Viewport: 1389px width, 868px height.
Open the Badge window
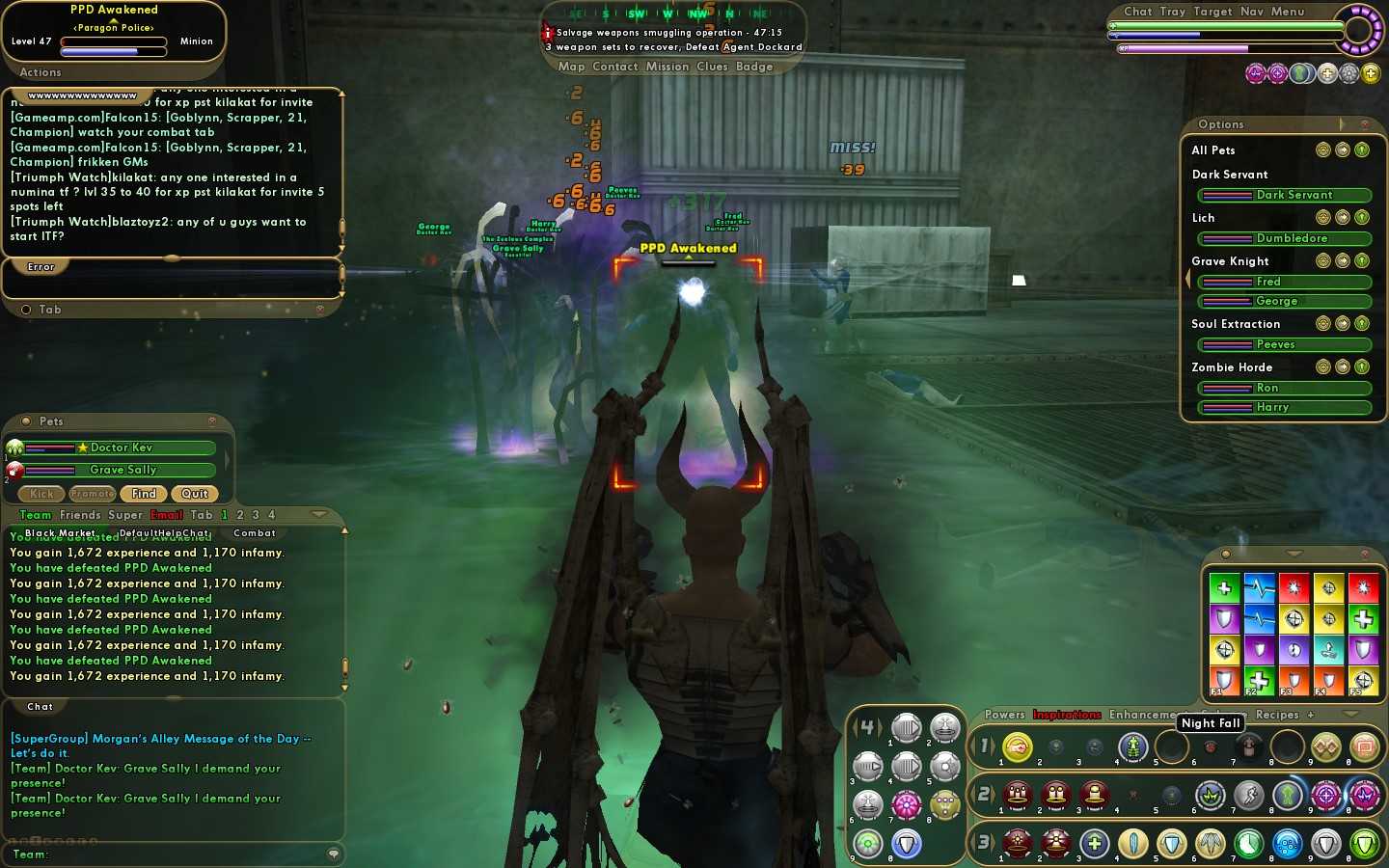pyautogui.click(x=754, y=67)
